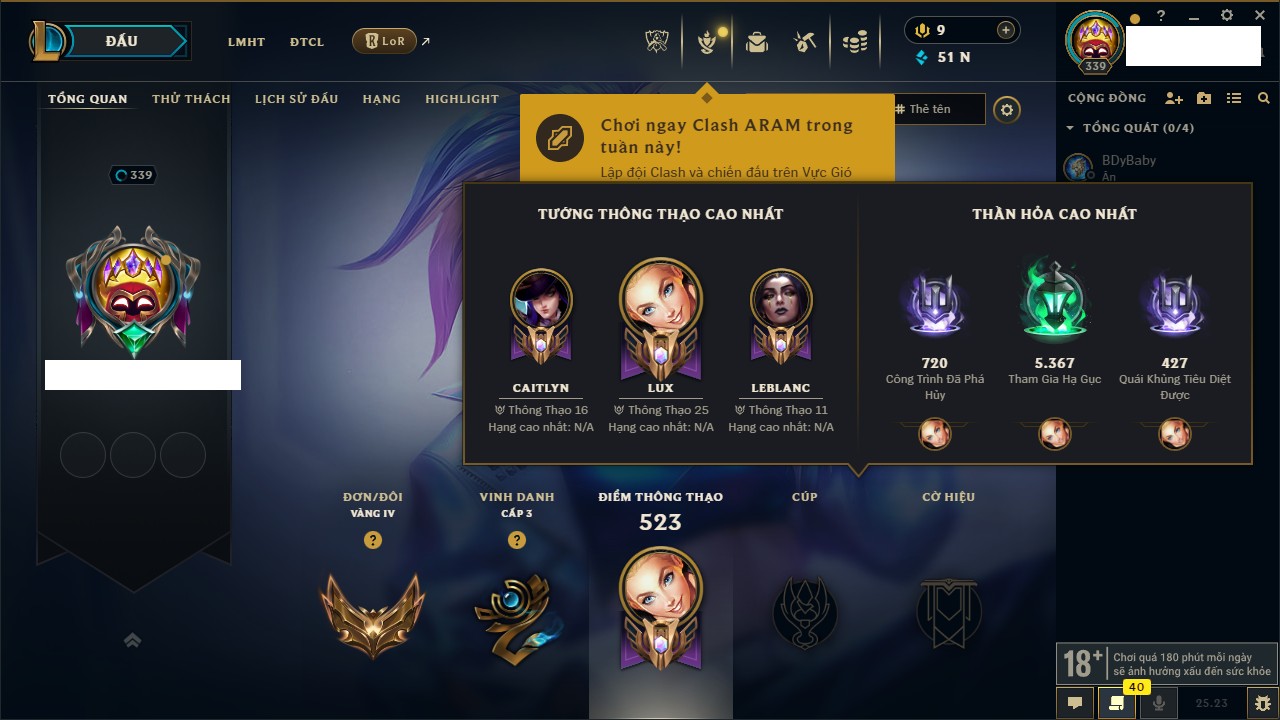
Task: Select the HẠNG tab
Action: tap(381, 99)
